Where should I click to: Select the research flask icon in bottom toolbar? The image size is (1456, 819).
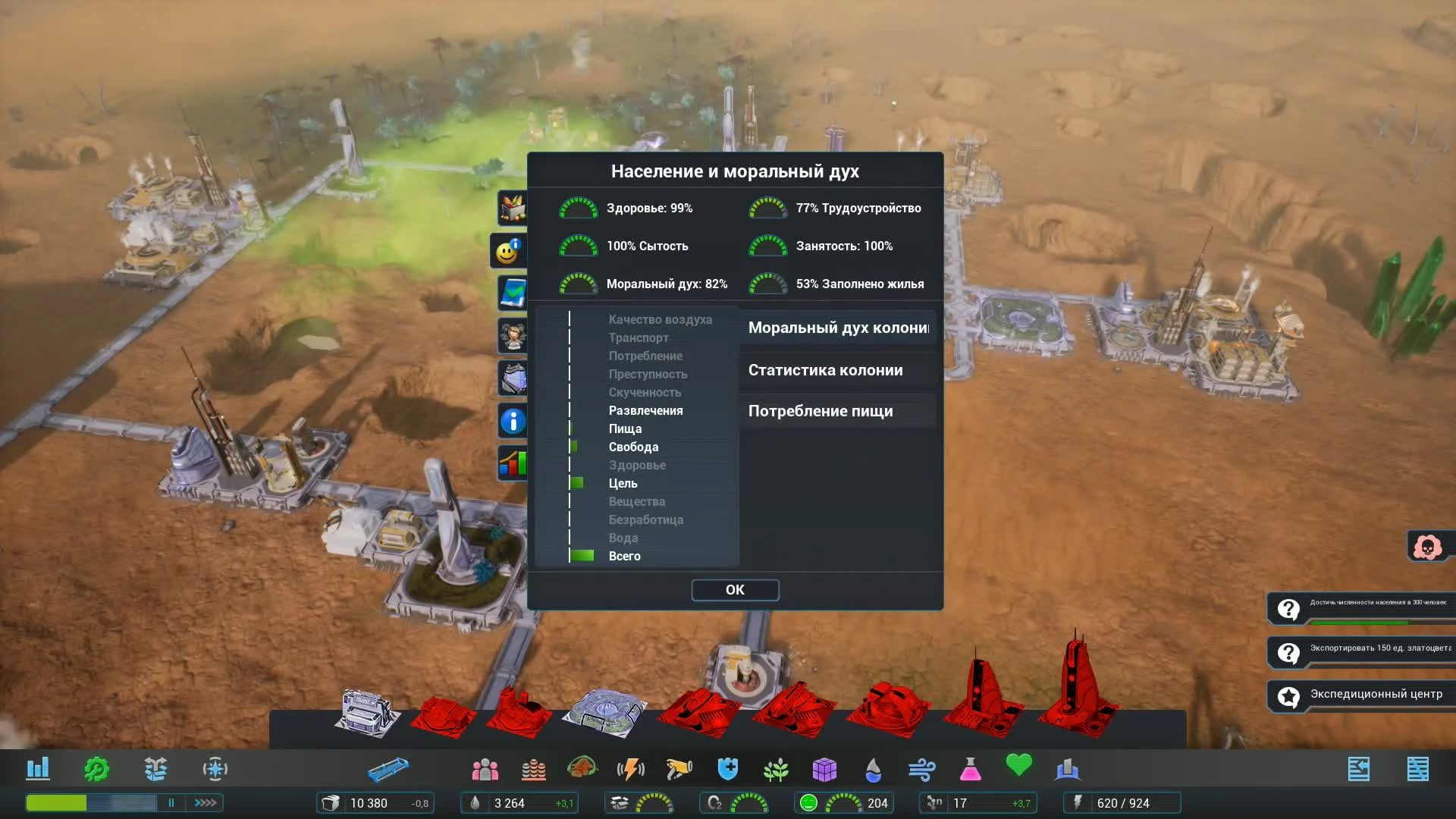tap(971, 769)
